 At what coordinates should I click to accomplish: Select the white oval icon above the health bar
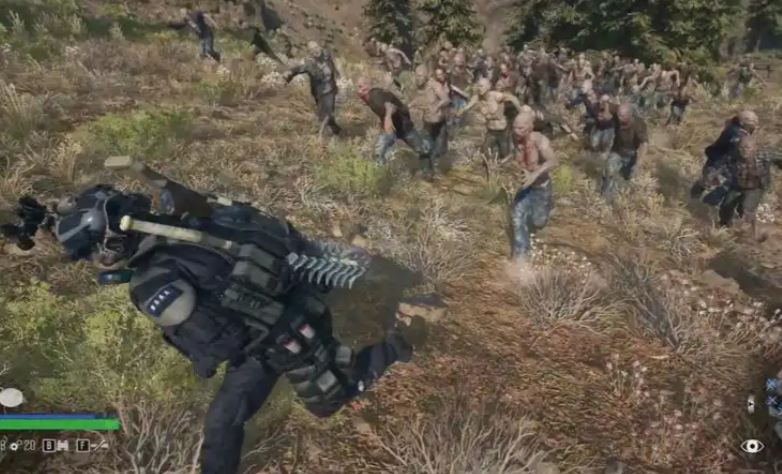[11, 398]
